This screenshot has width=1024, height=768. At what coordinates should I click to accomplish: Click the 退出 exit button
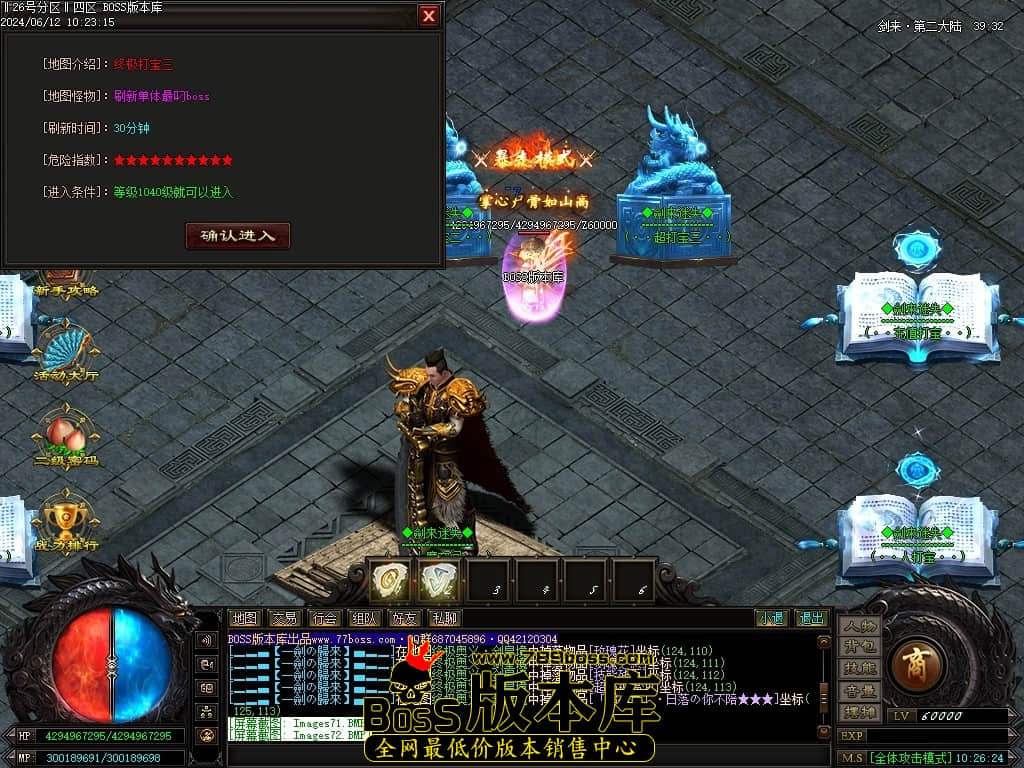pyautogui.click(x=811, y=619)
